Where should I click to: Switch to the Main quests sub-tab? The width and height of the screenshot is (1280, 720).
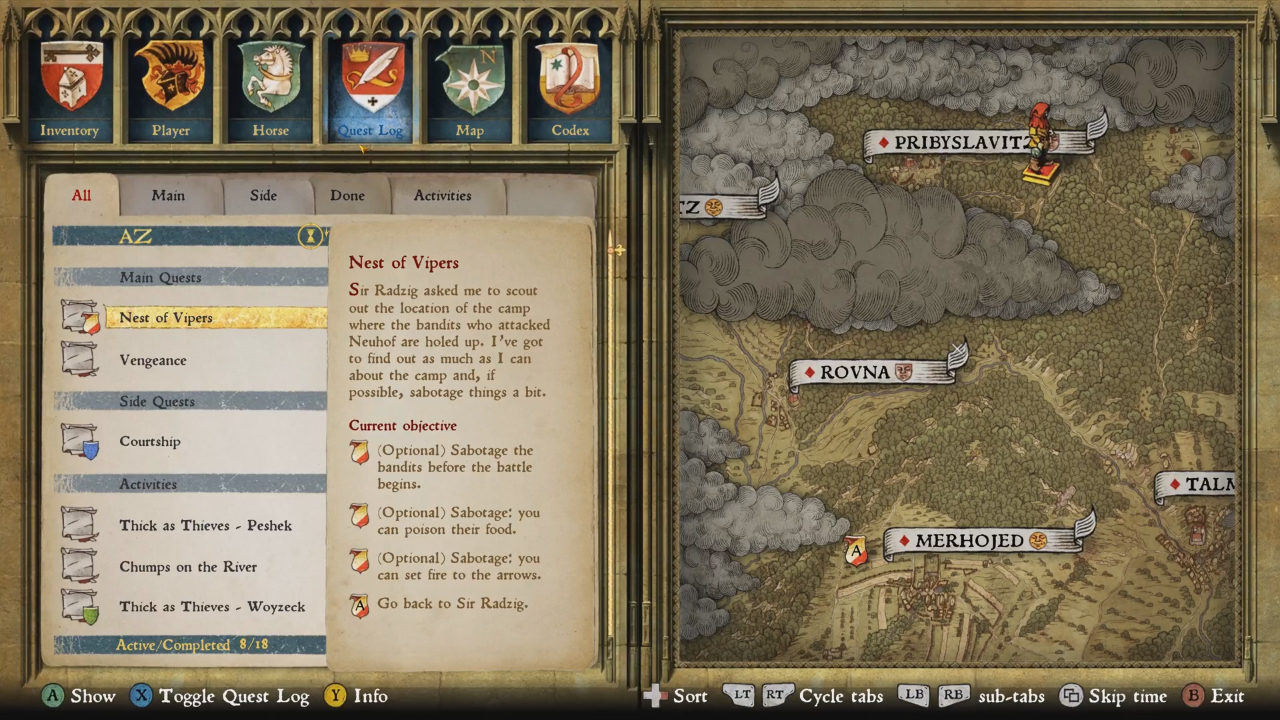click(168, 195)
